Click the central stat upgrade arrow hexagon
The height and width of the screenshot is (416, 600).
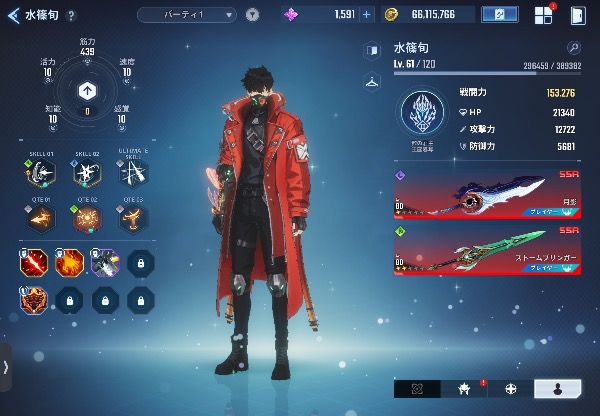click(x=87, y=90)
